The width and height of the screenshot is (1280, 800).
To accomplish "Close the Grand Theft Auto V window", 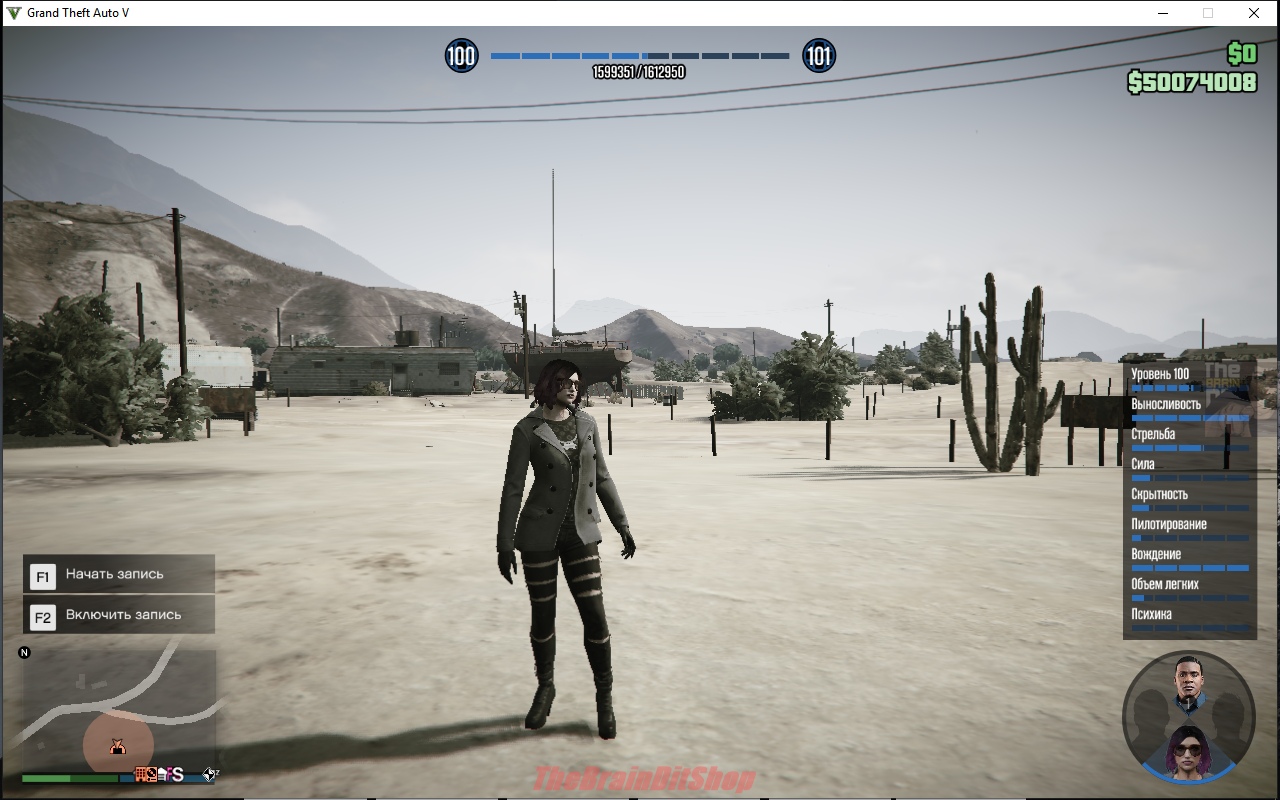I will coord(1253,13).
